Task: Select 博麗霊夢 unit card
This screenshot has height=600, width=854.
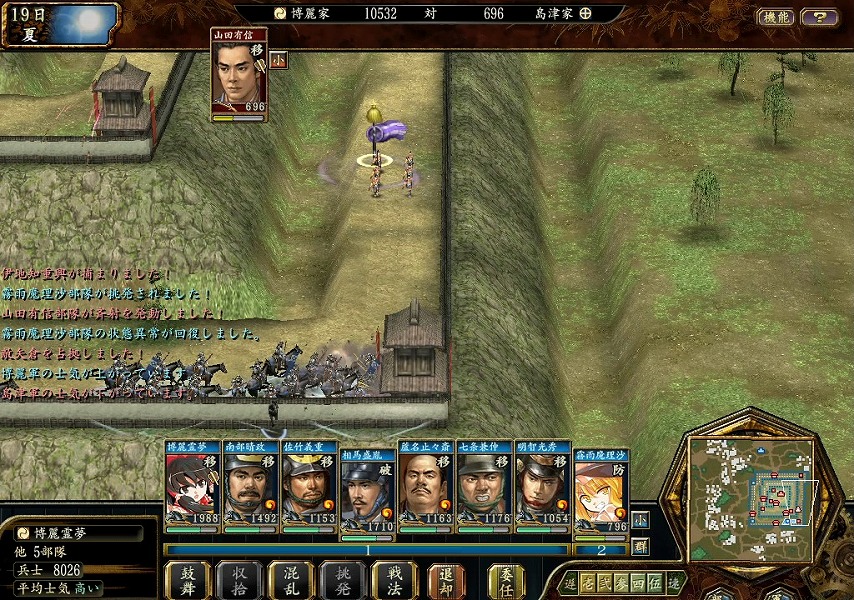Action: tap(193, 484)
